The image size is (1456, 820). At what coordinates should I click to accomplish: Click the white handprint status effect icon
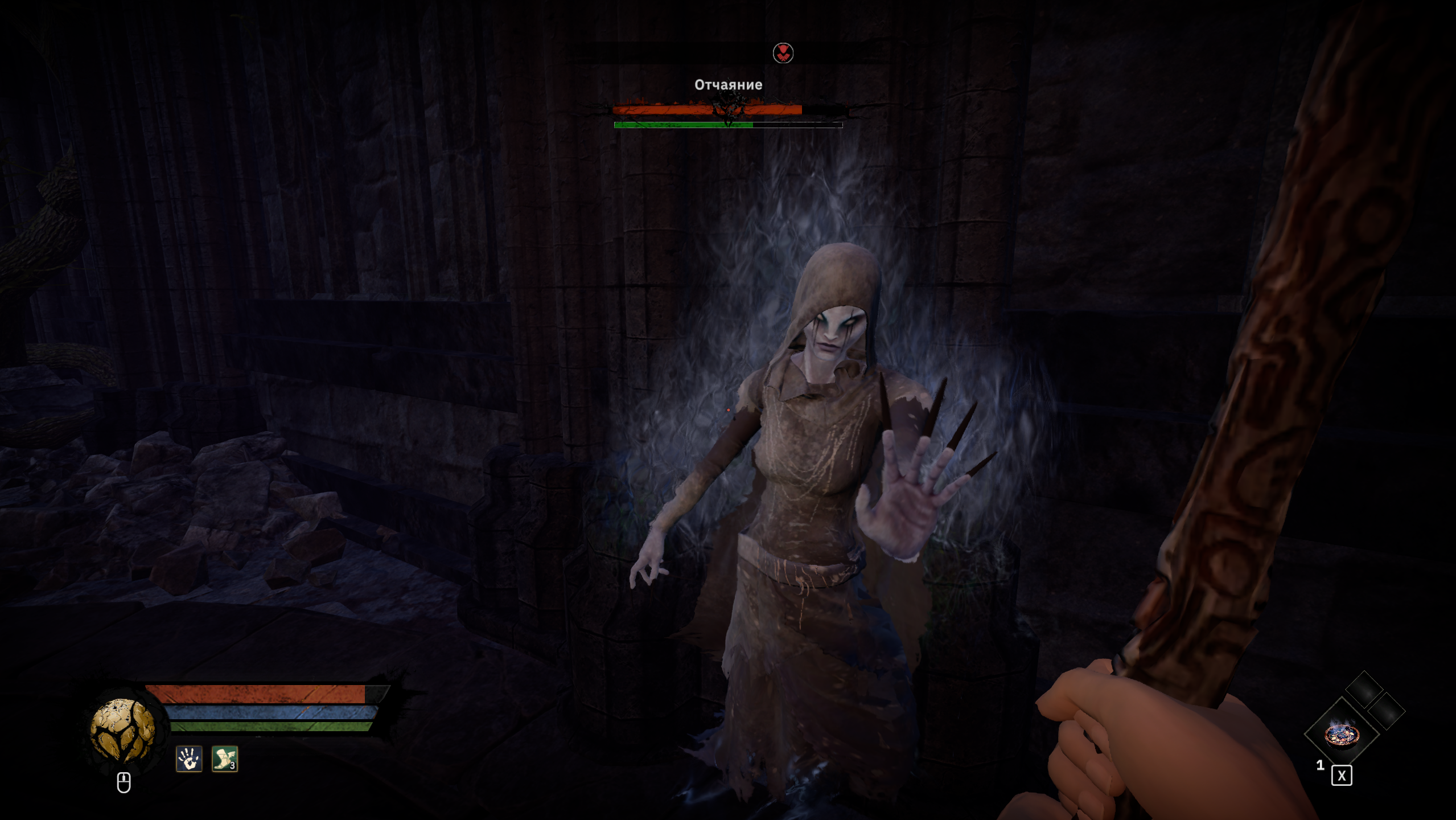tap(189, 759)
